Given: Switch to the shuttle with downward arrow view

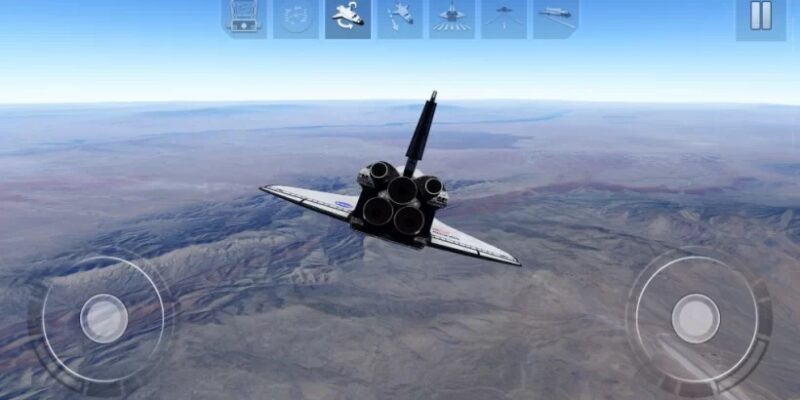Looking at the screenshot, I should click(400, 17).
